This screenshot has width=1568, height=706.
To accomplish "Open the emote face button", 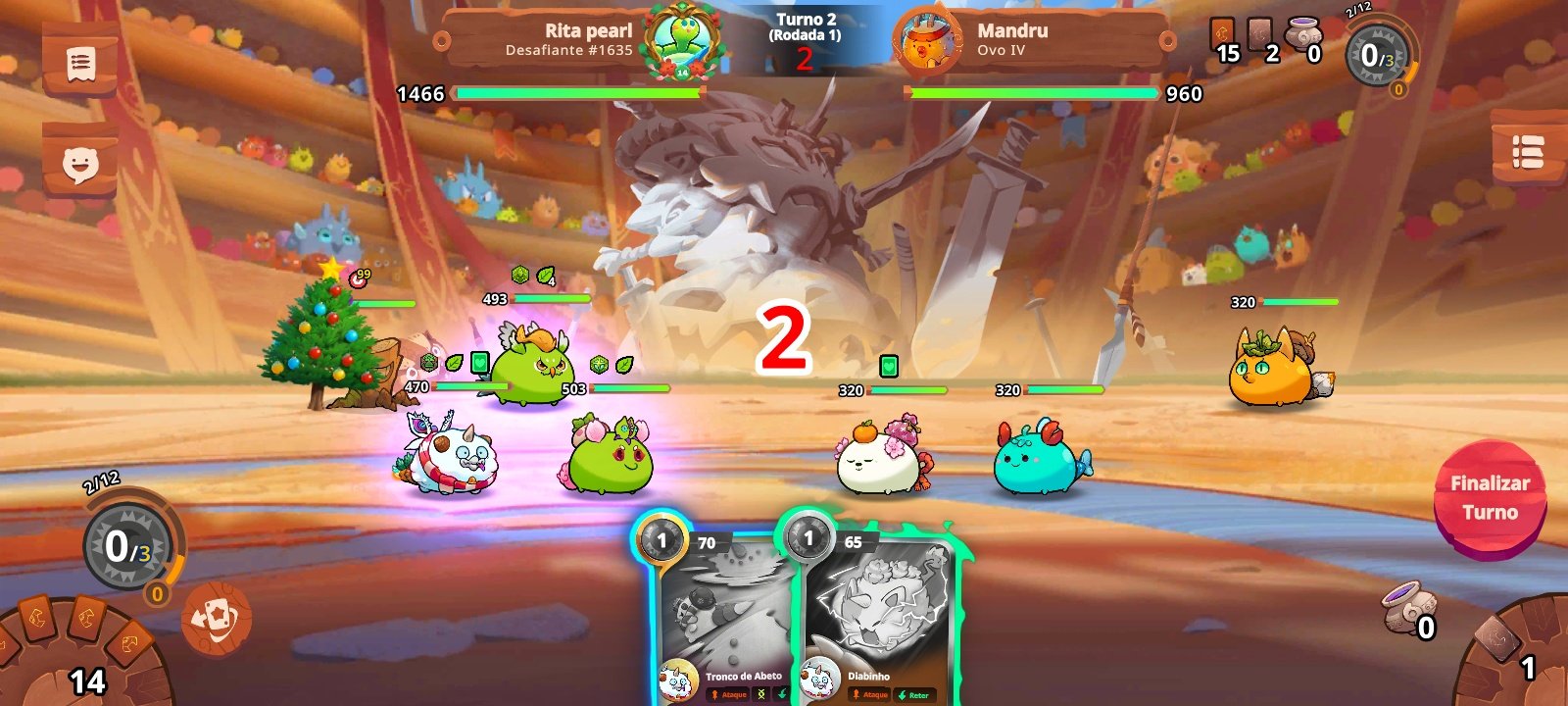I will pyautogui.click(x=80, y=164).
